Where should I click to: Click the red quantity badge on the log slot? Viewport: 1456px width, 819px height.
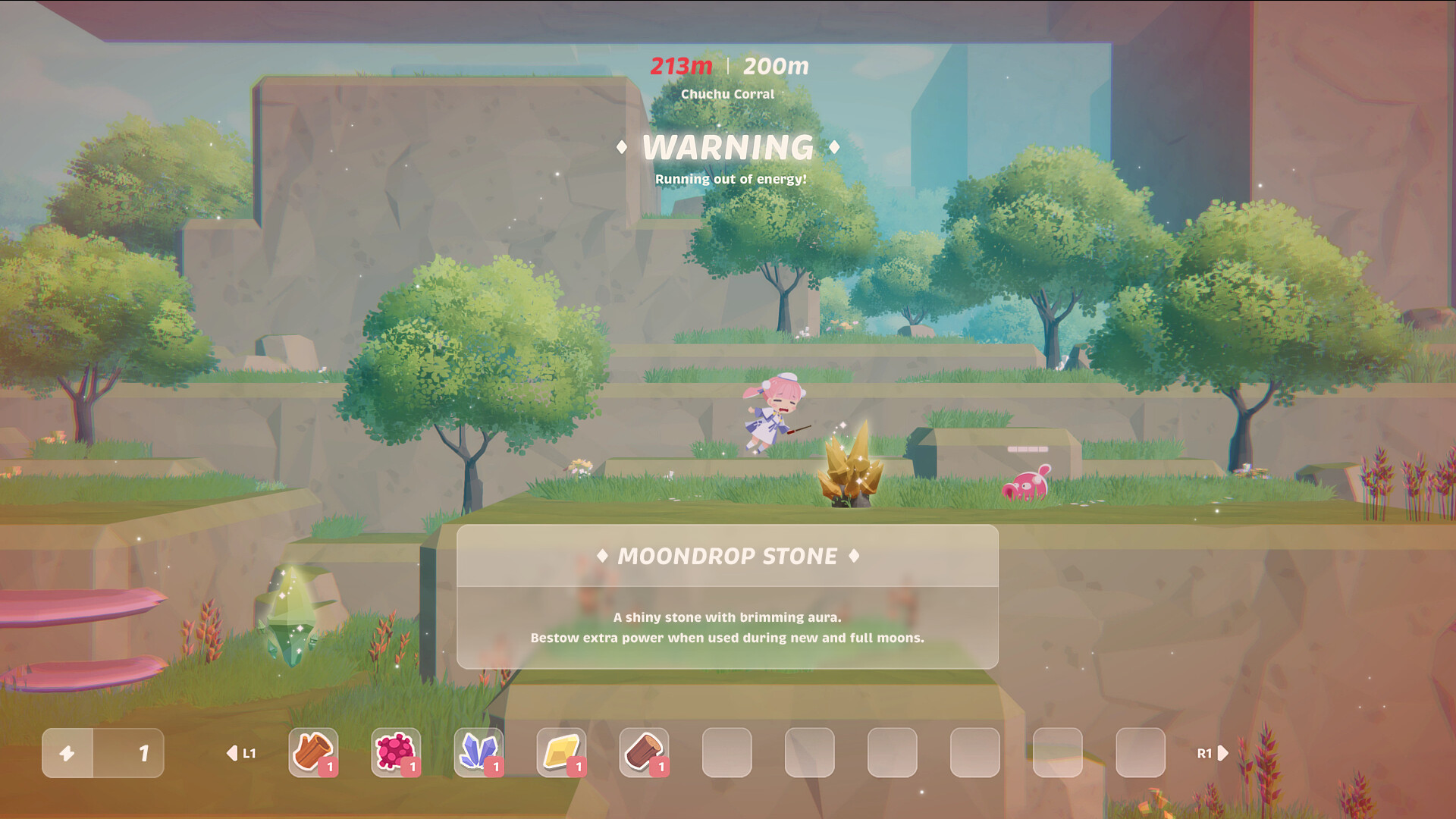click(x=329, y=767)
